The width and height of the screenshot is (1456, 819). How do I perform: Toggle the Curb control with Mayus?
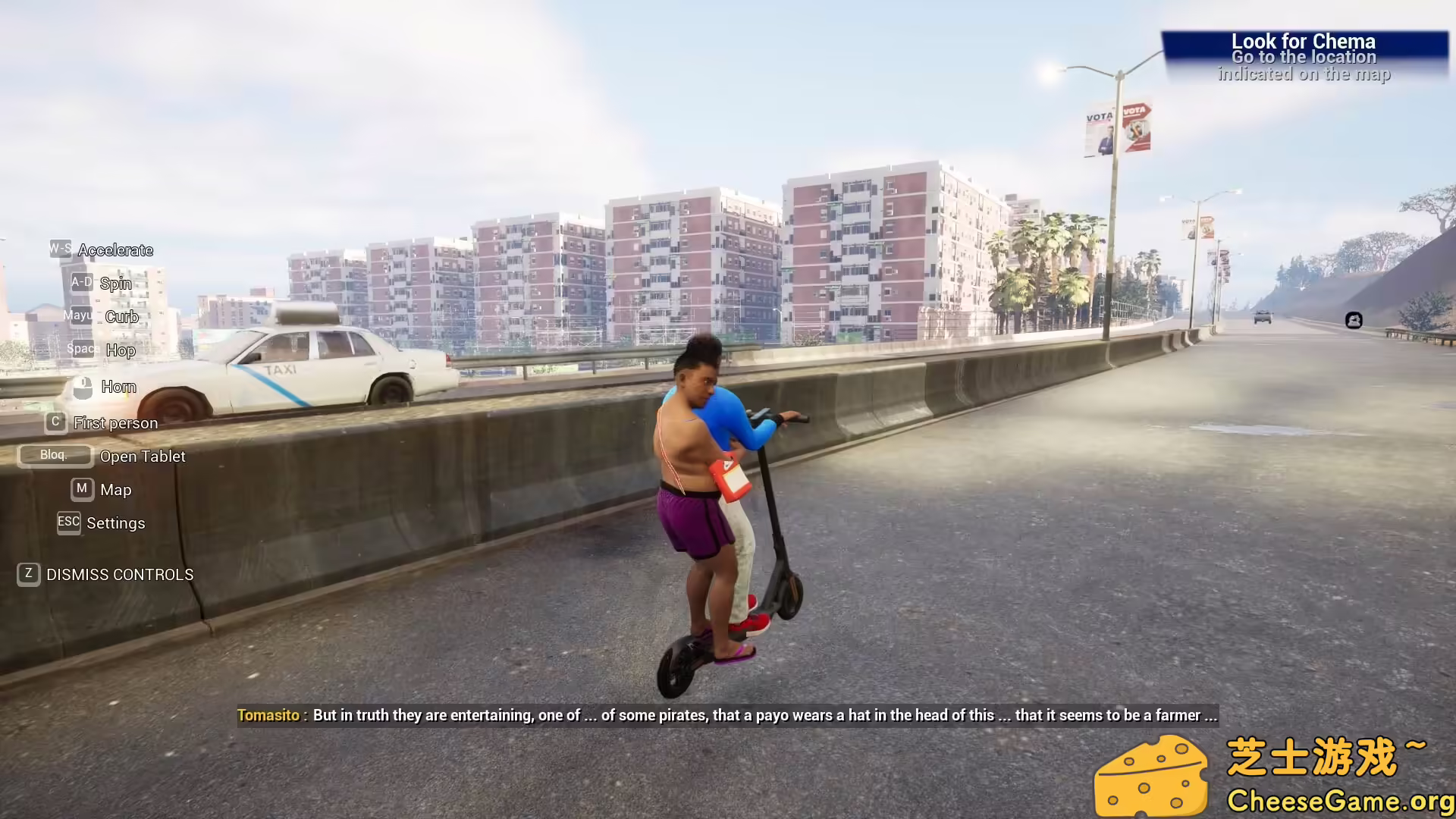point(121,316)
